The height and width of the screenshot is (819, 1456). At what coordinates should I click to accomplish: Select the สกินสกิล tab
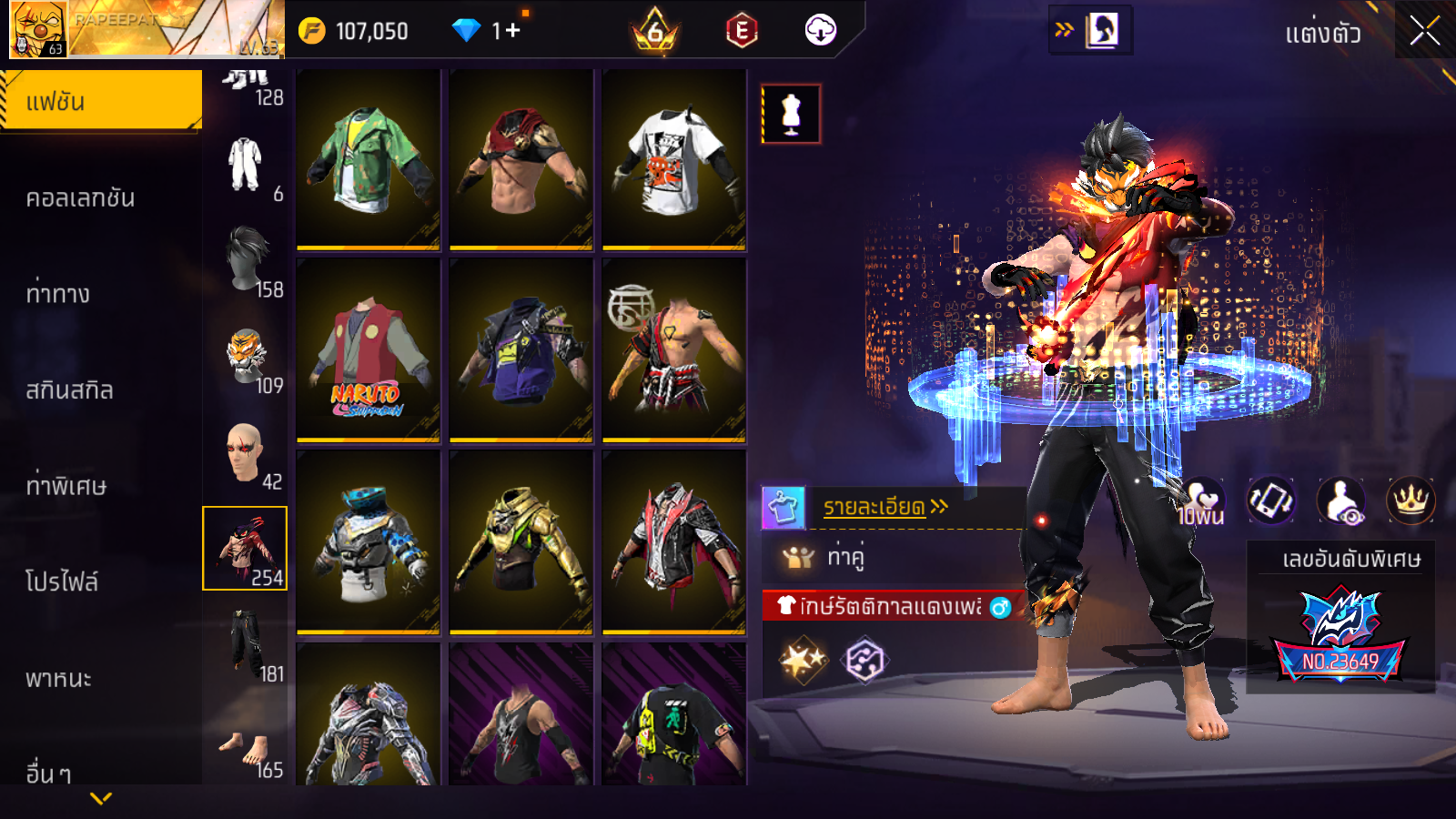[70, 390]
